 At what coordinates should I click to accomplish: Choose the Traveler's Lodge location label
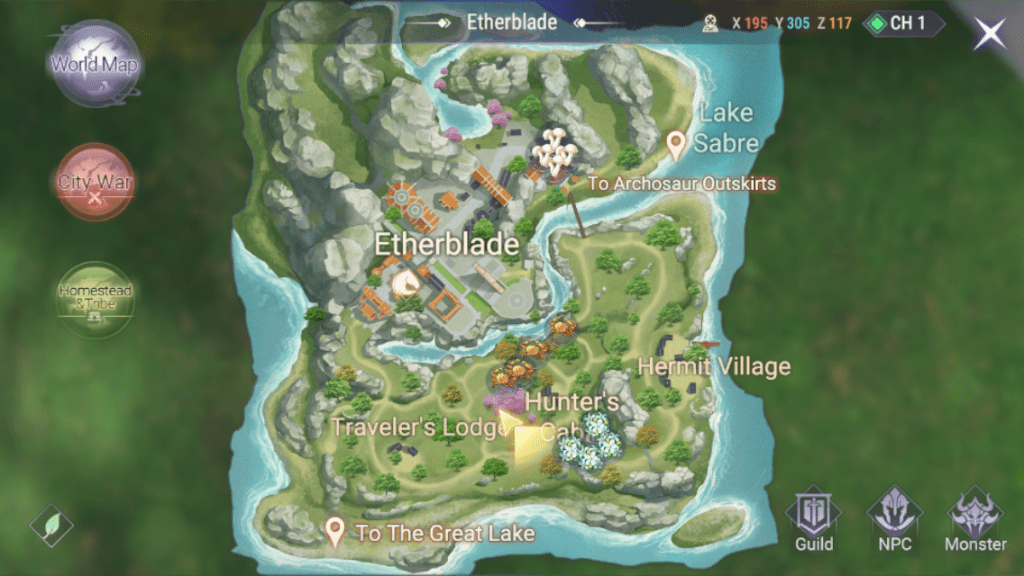click(x=419, y=427)
